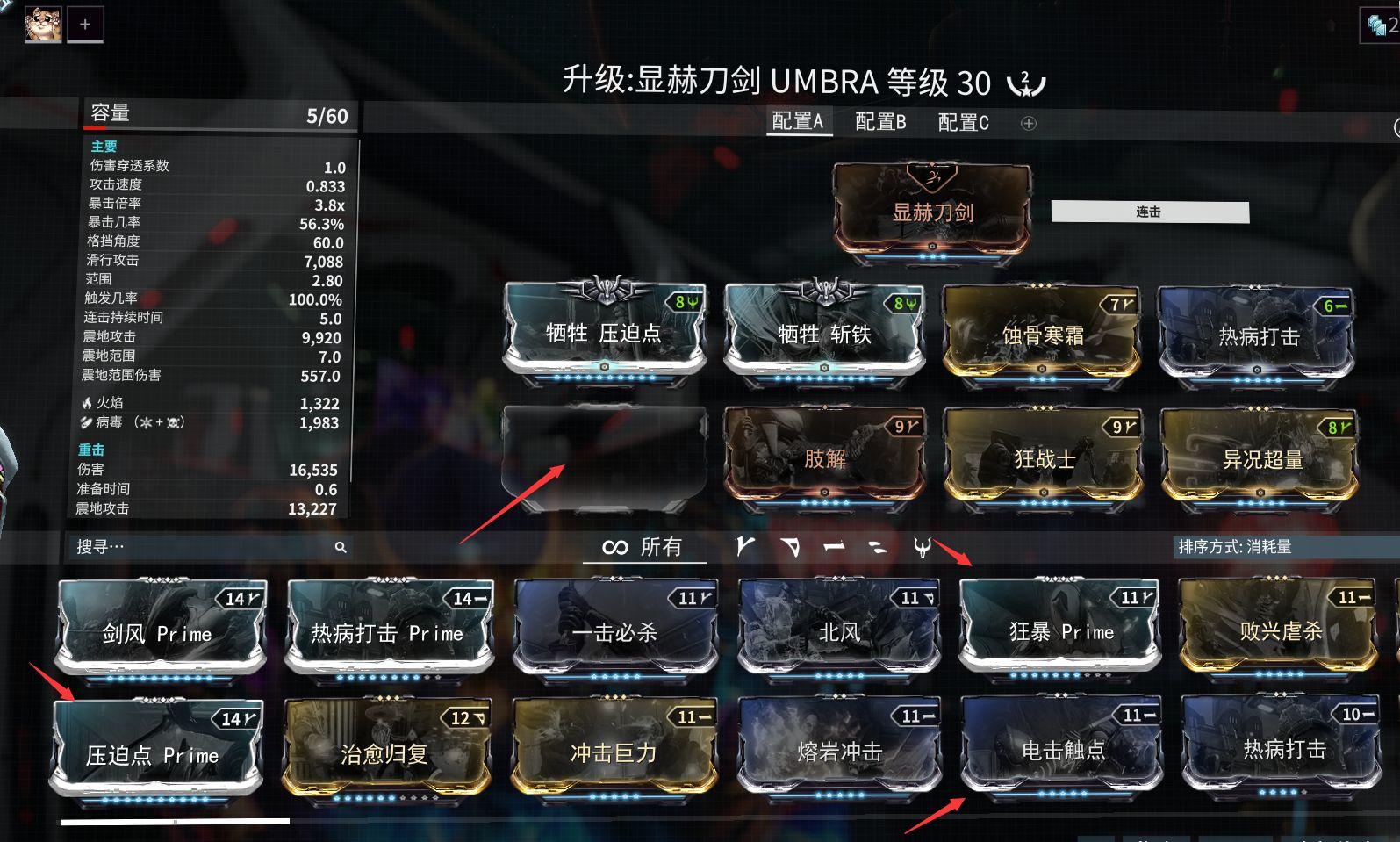
Task: Click the red capacity bar under 容量
Action: pyautogui.click(x=97, y=127)
